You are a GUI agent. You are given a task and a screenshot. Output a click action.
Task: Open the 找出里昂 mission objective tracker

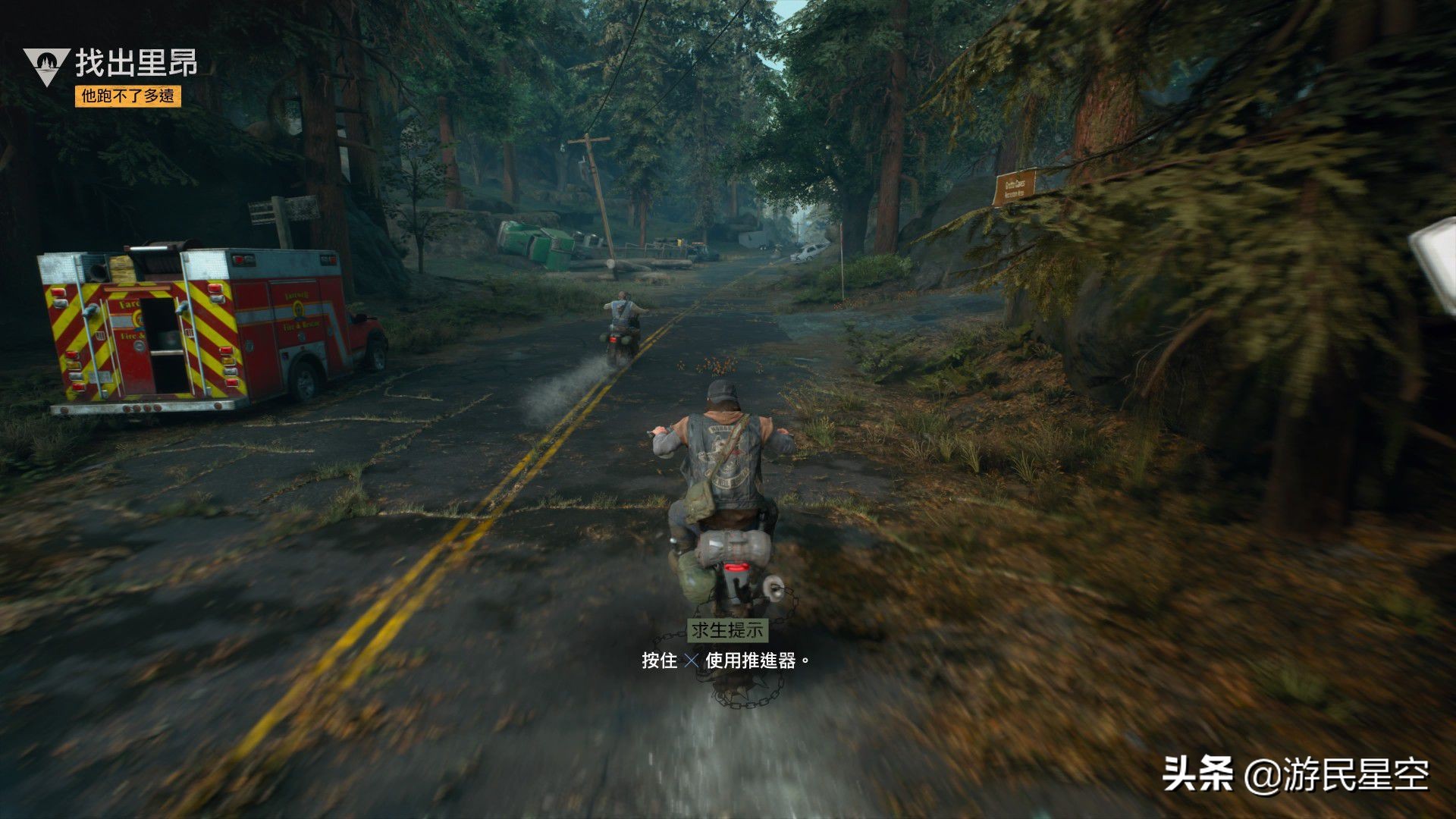click(136, 64)
